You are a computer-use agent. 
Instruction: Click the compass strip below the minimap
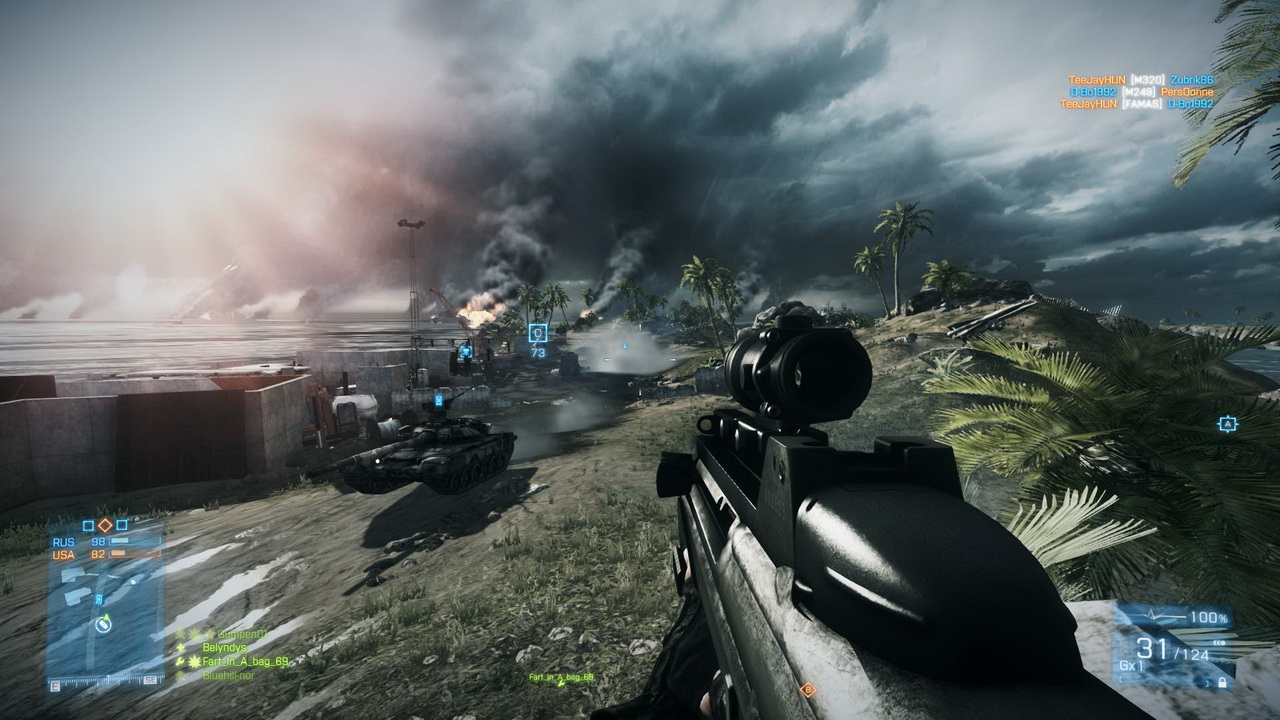105,680
